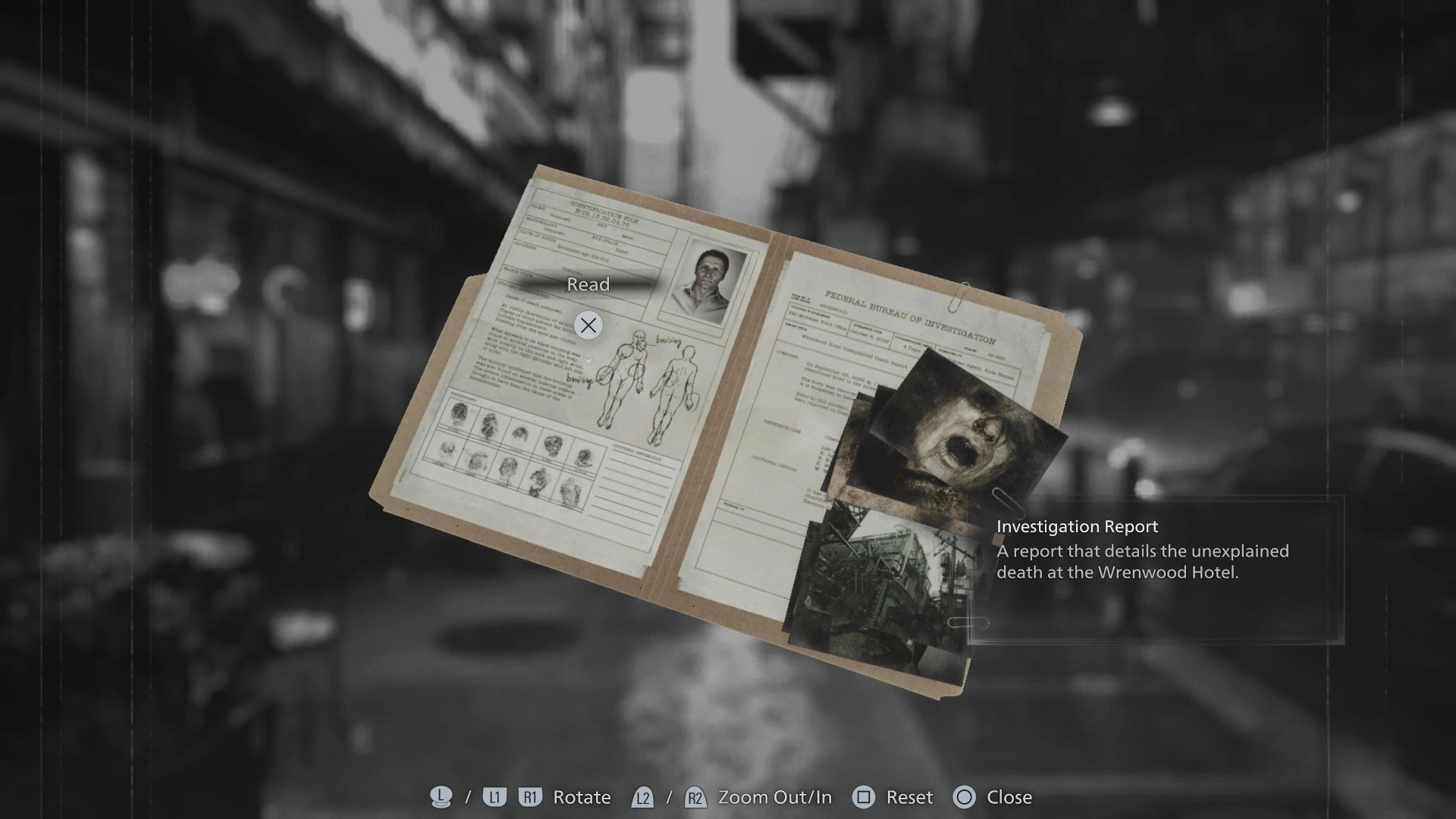This screenshot has height=819, width=1456.
Task: Click the L1 button icon in bottom bar
Action: (x=494, y=797)
